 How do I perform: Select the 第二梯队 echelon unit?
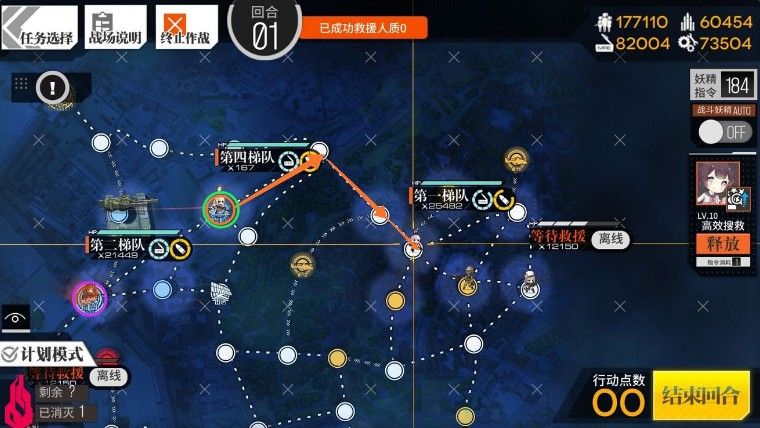click(x=90, y=296)
